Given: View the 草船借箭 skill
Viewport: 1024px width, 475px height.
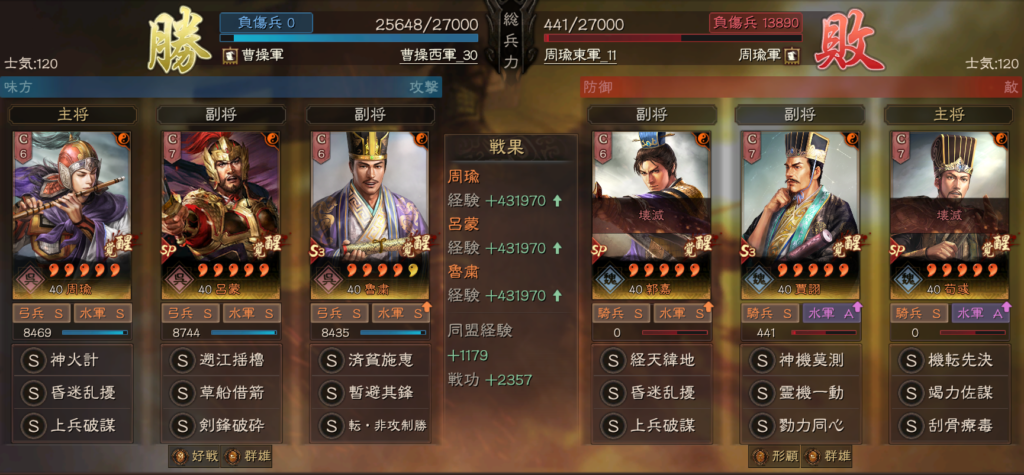Looking at the screenshot, I should 220,392.
